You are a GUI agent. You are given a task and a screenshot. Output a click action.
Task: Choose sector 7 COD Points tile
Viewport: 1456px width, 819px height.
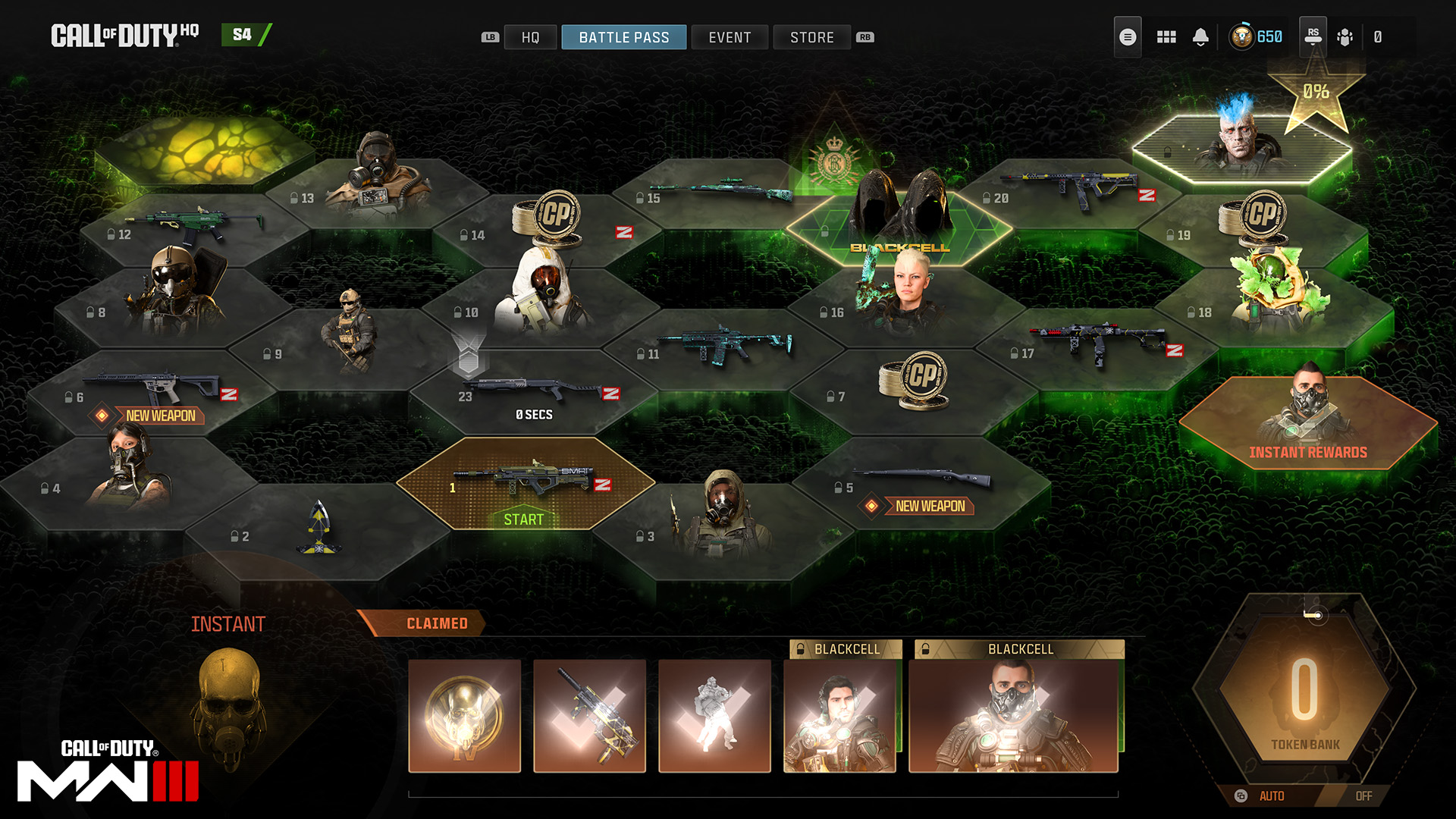tap(913, 387)
